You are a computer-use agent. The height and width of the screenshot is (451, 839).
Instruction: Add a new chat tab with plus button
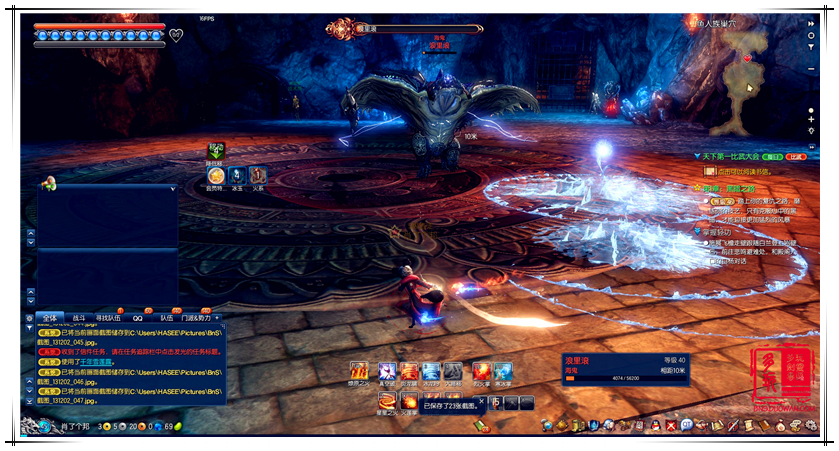tap(217, 317)
